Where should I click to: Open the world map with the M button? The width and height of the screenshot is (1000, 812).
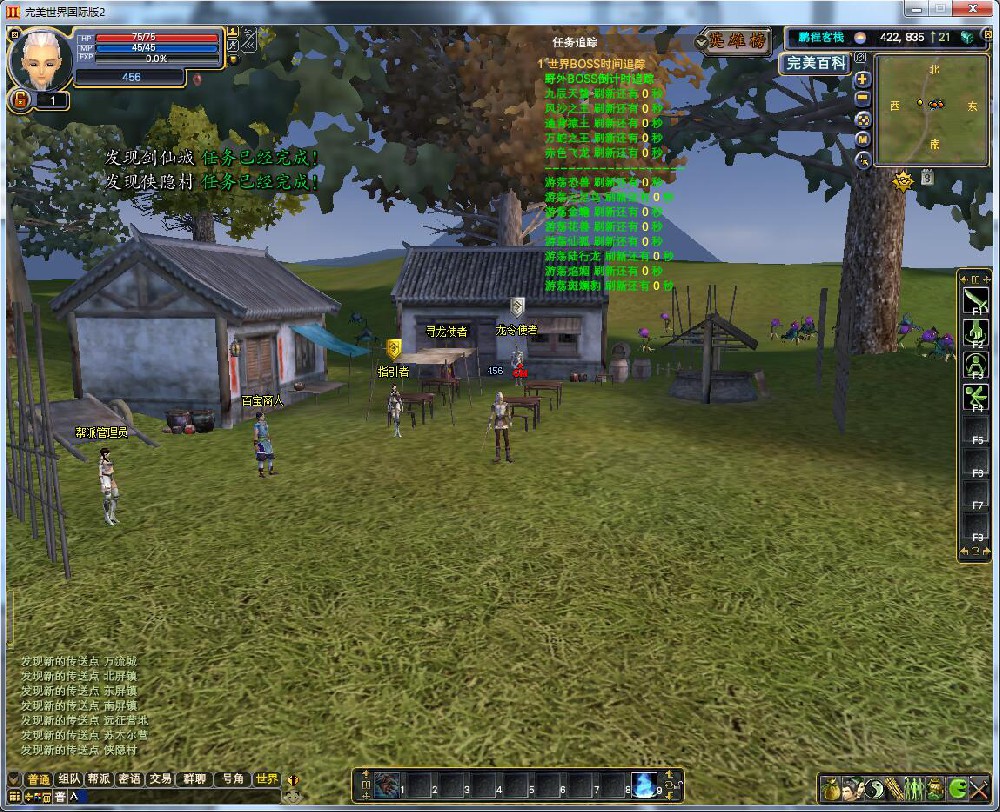click(x=862, y=138)
